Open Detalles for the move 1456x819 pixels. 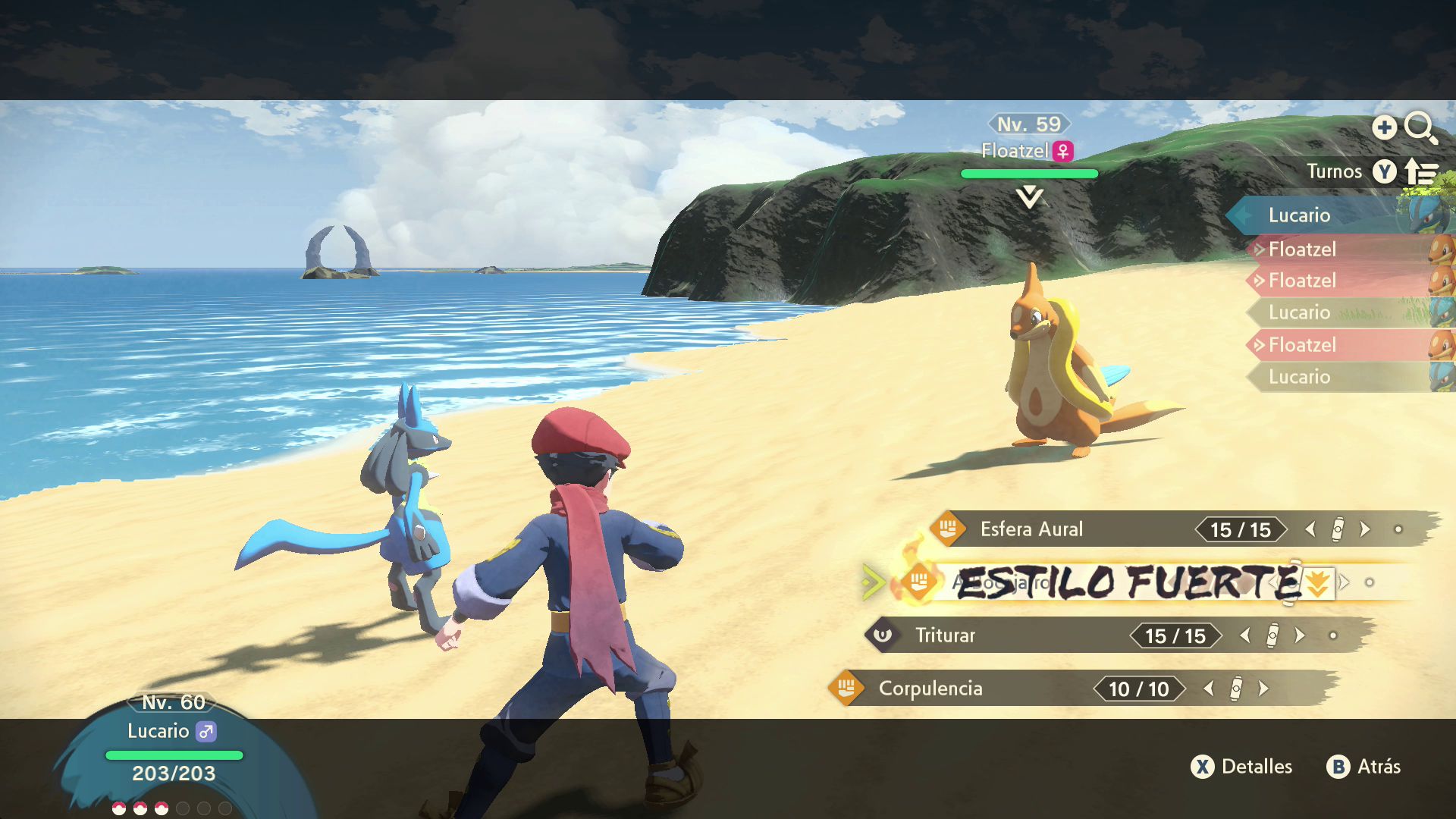tap(1242, 767)
